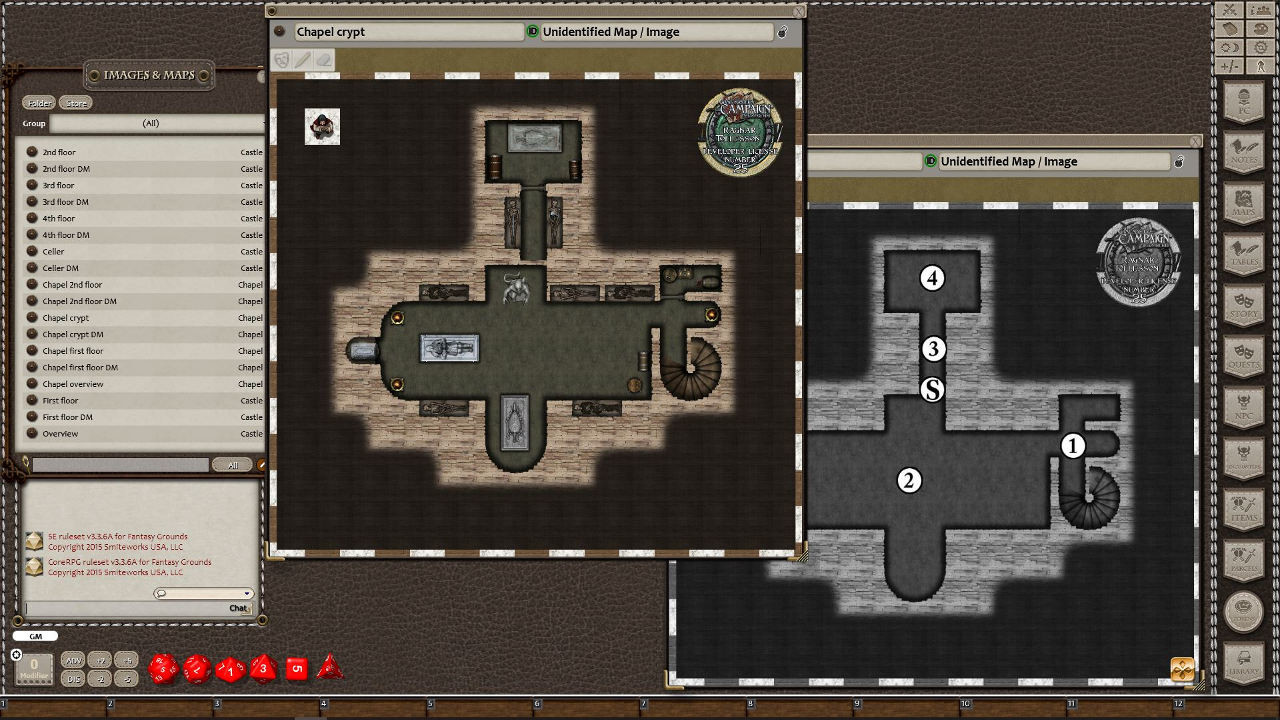Enable the DIS disadvantage roll modifier
Screen dimensions: 1280x720
(x=73, y=679)
